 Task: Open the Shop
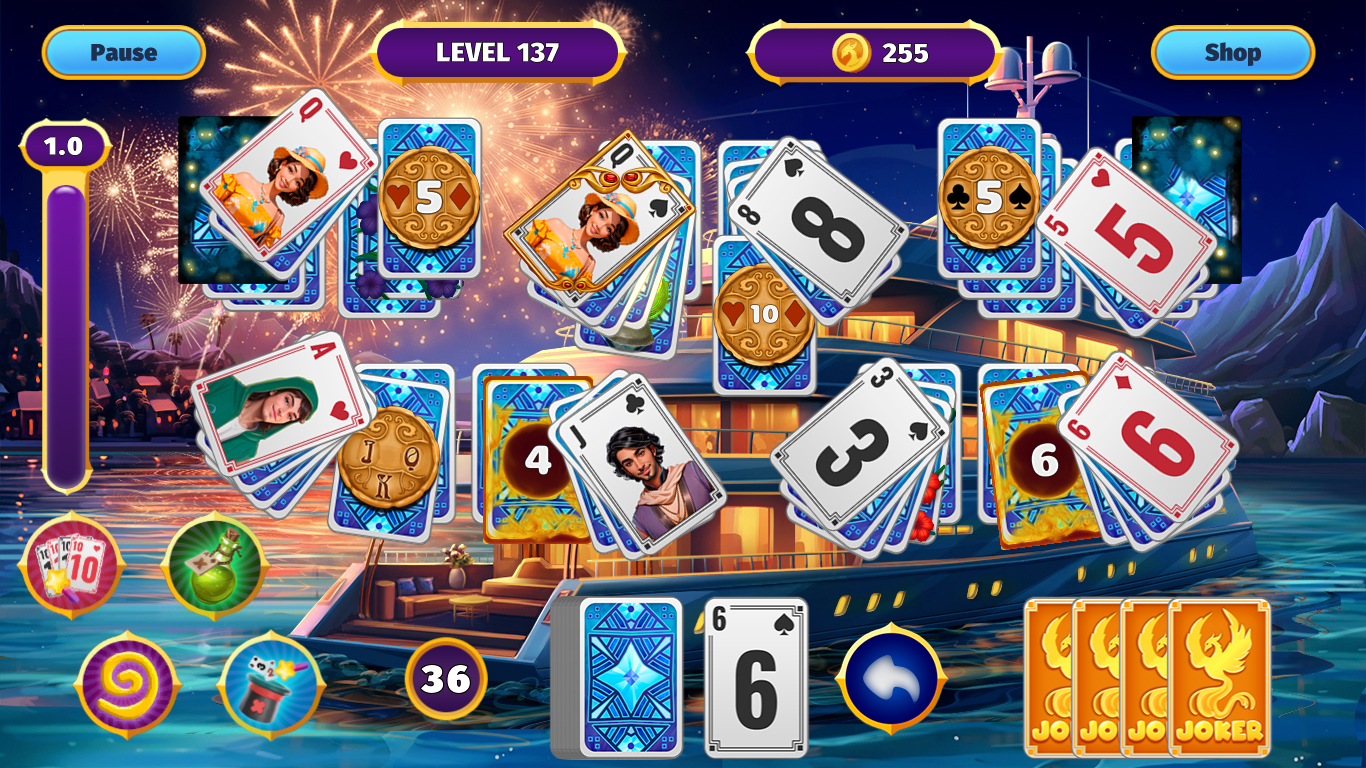[x=1232, y=53]
